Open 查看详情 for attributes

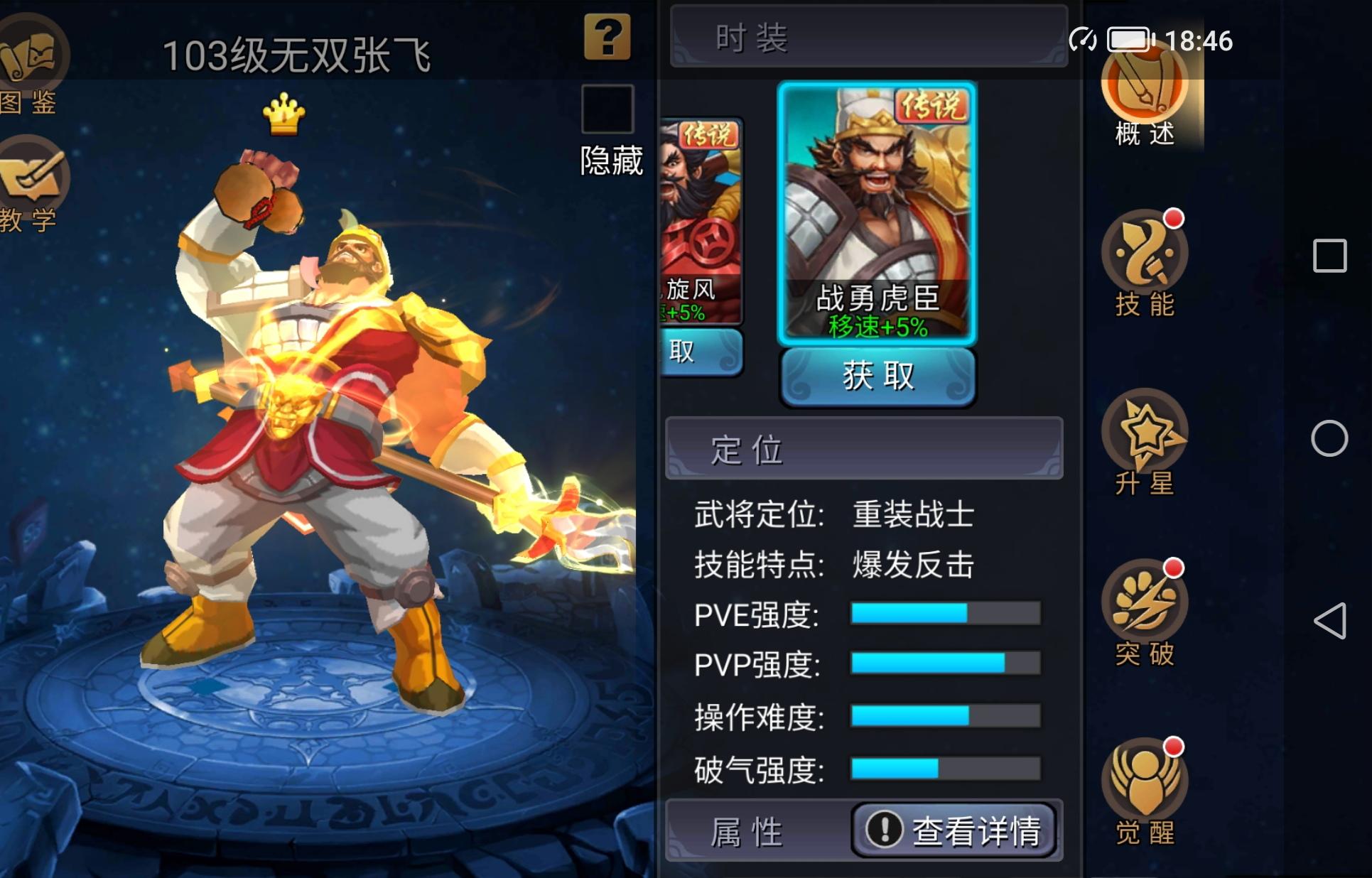click(x=954, y=829)
